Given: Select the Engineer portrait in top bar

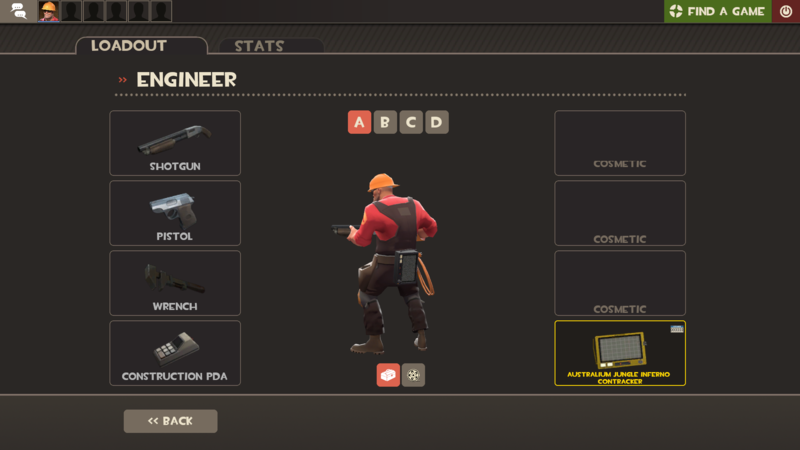Looking at the screenshot, I should (48, 11).
